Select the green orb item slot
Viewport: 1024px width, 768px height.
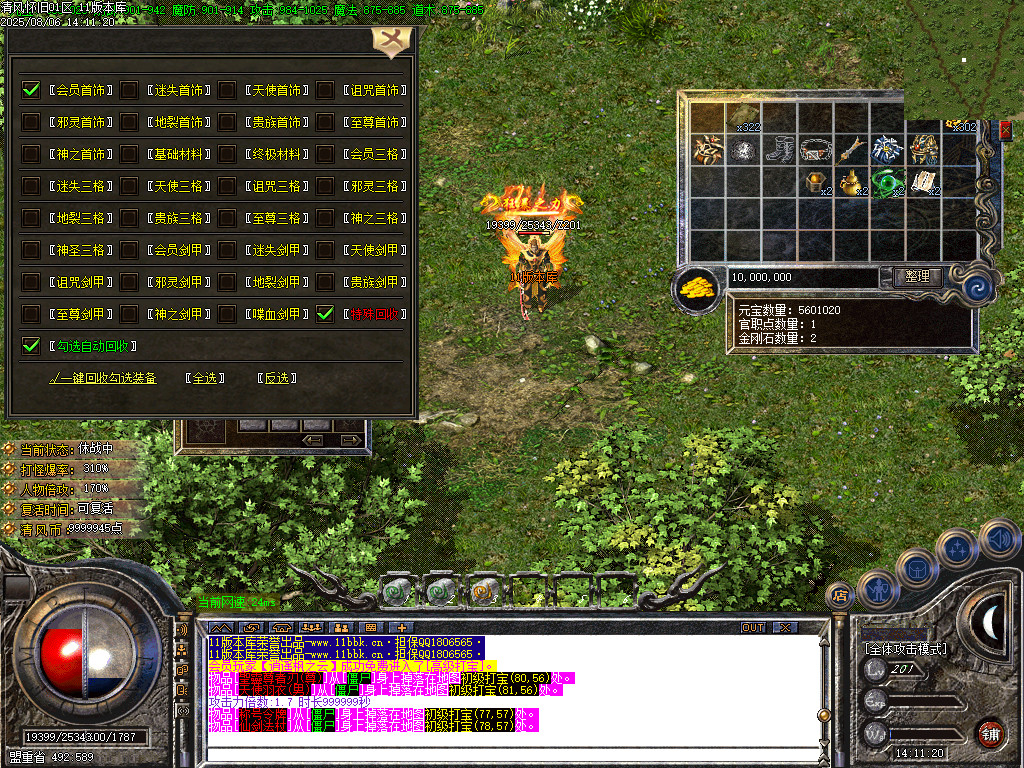pos(886,183)
